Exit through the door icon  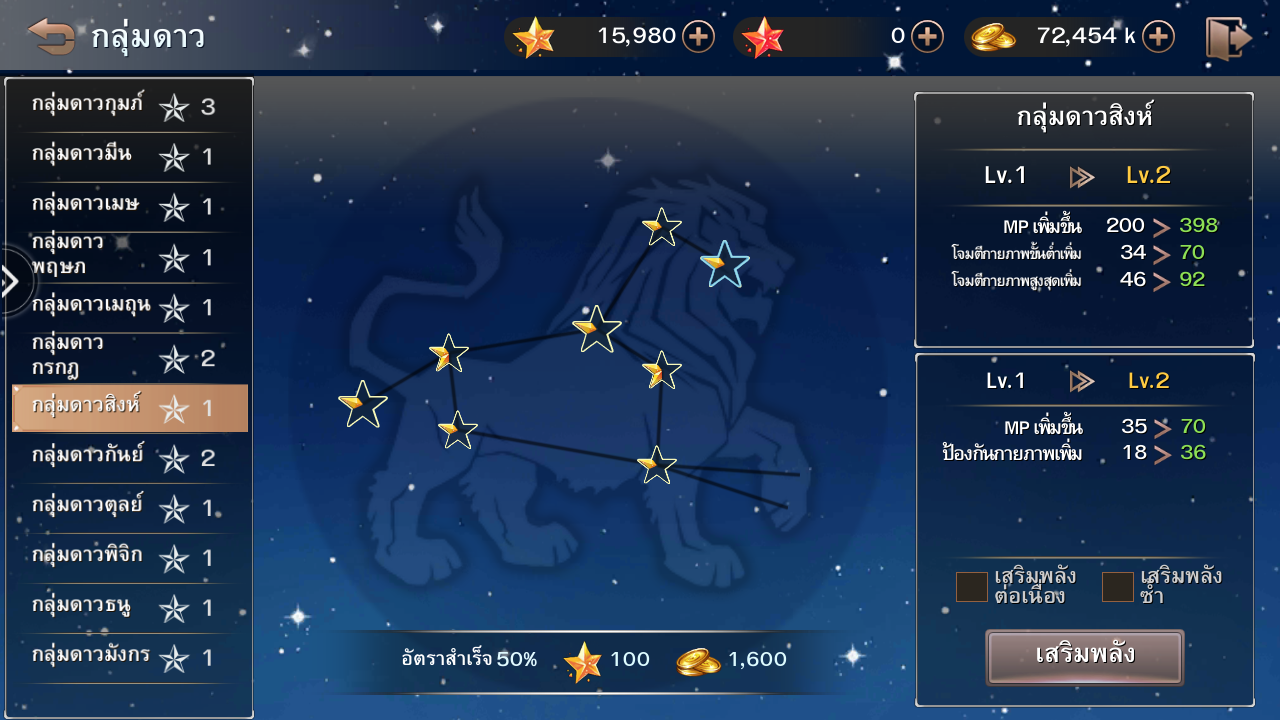click(1228, 38)
